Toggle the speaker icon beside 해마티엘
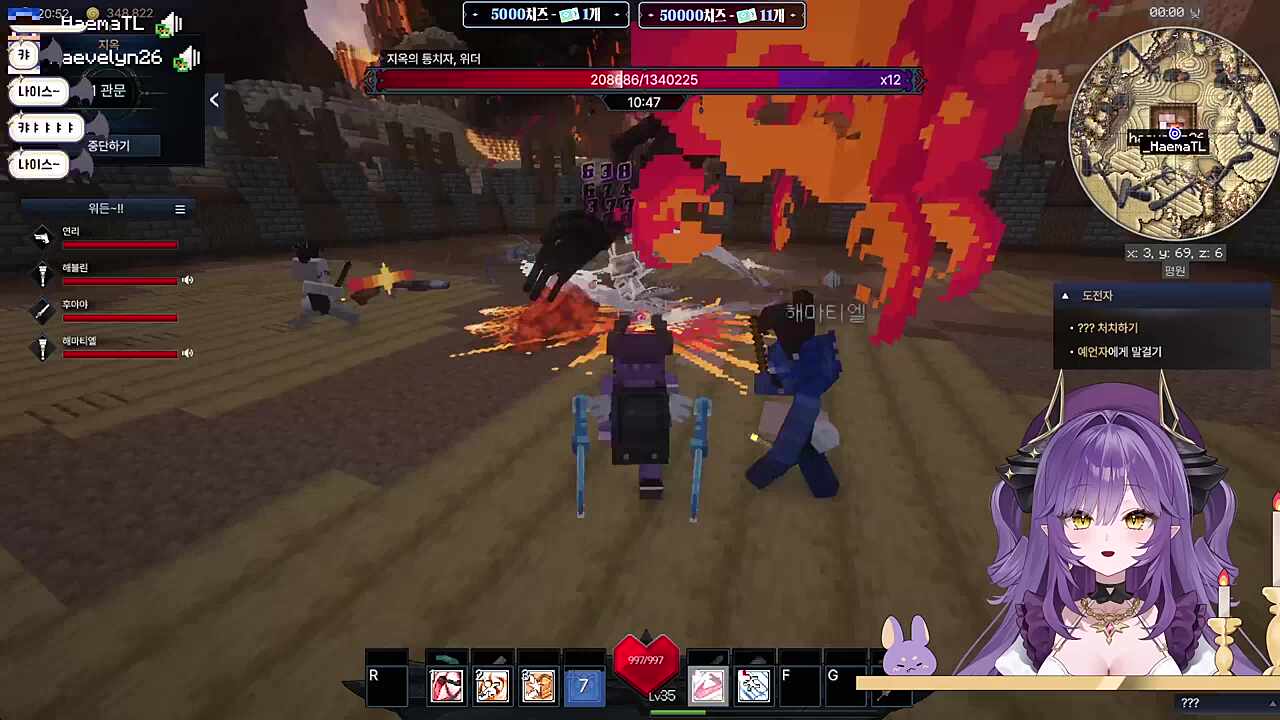The image size is (1280, 720). pos(187,353)
